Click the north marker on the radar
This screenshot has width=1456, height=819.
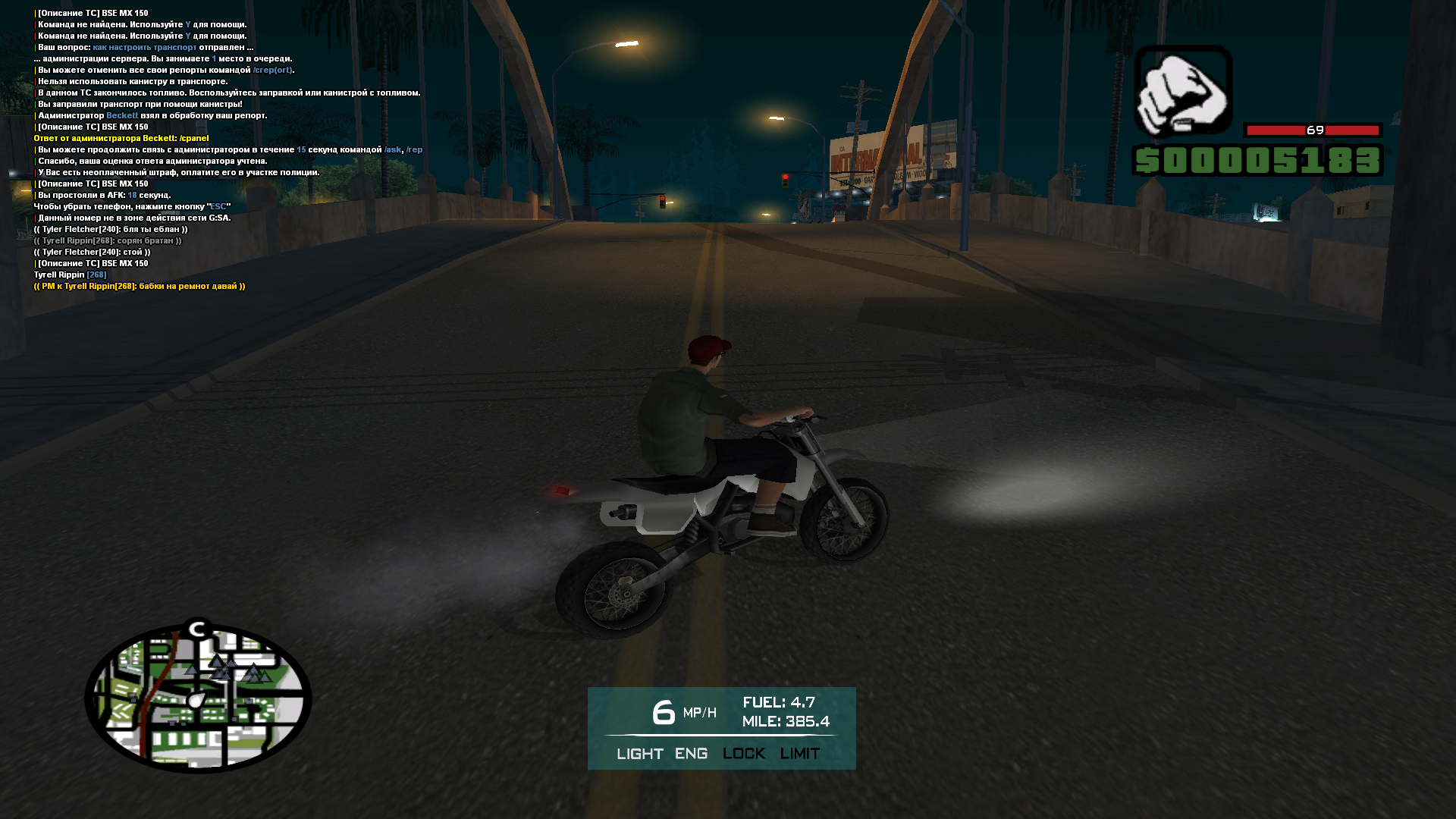point(199,629)
